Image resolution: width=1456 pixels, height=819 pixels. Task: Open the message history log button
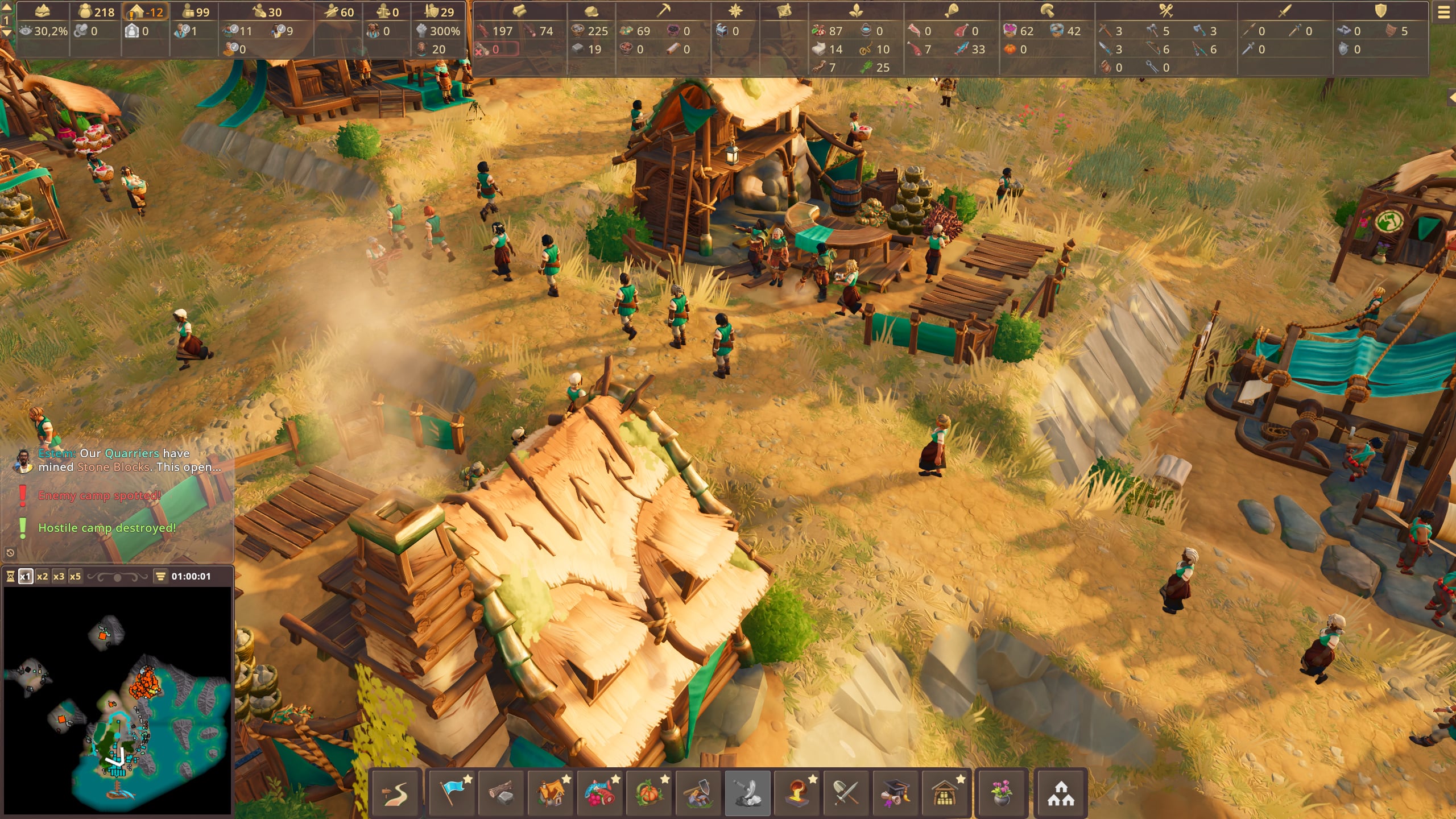10,552
